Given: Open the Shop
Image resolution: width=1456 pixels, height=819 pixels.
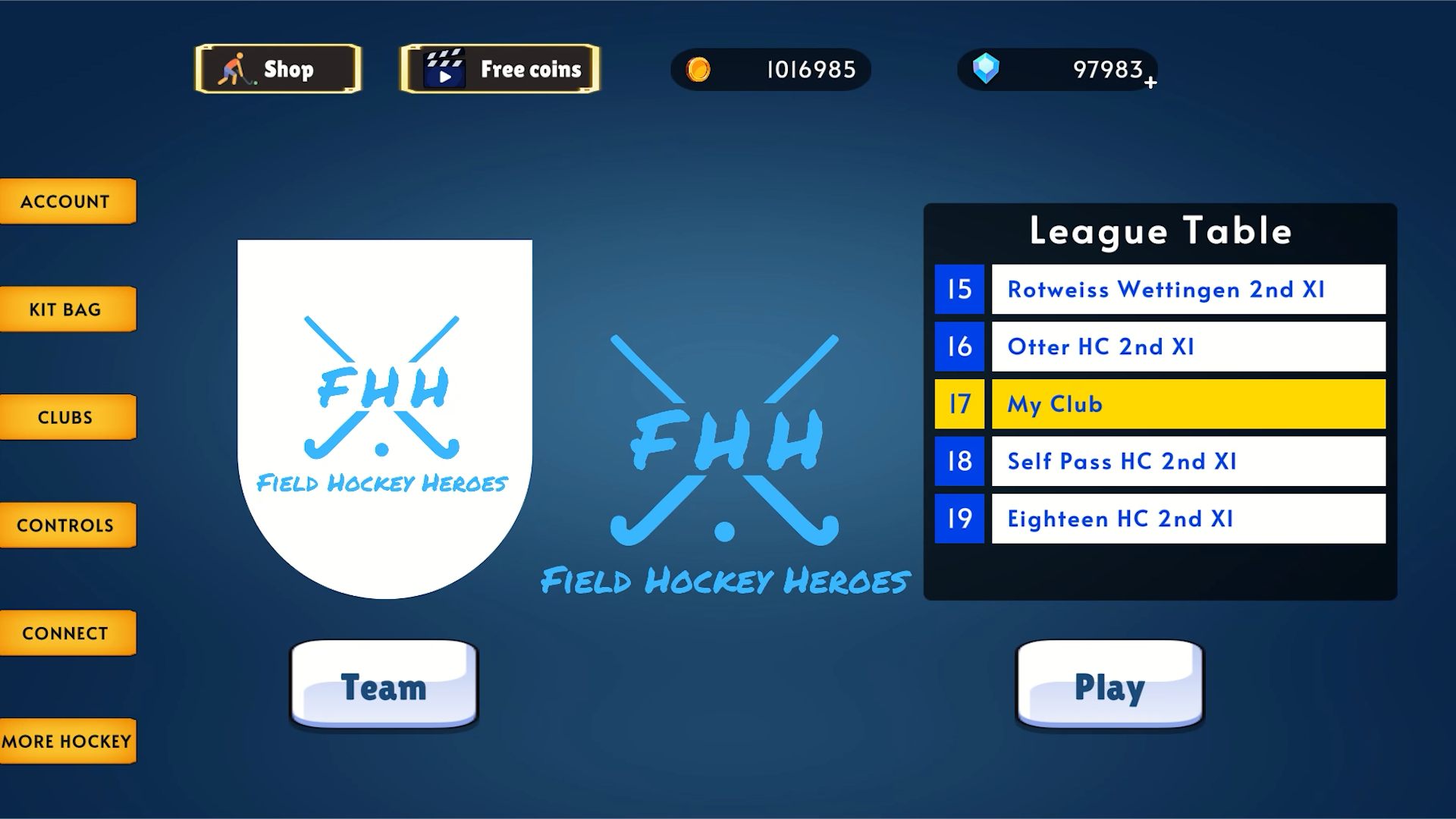Looking at the screenshot, I should [278, 68].
